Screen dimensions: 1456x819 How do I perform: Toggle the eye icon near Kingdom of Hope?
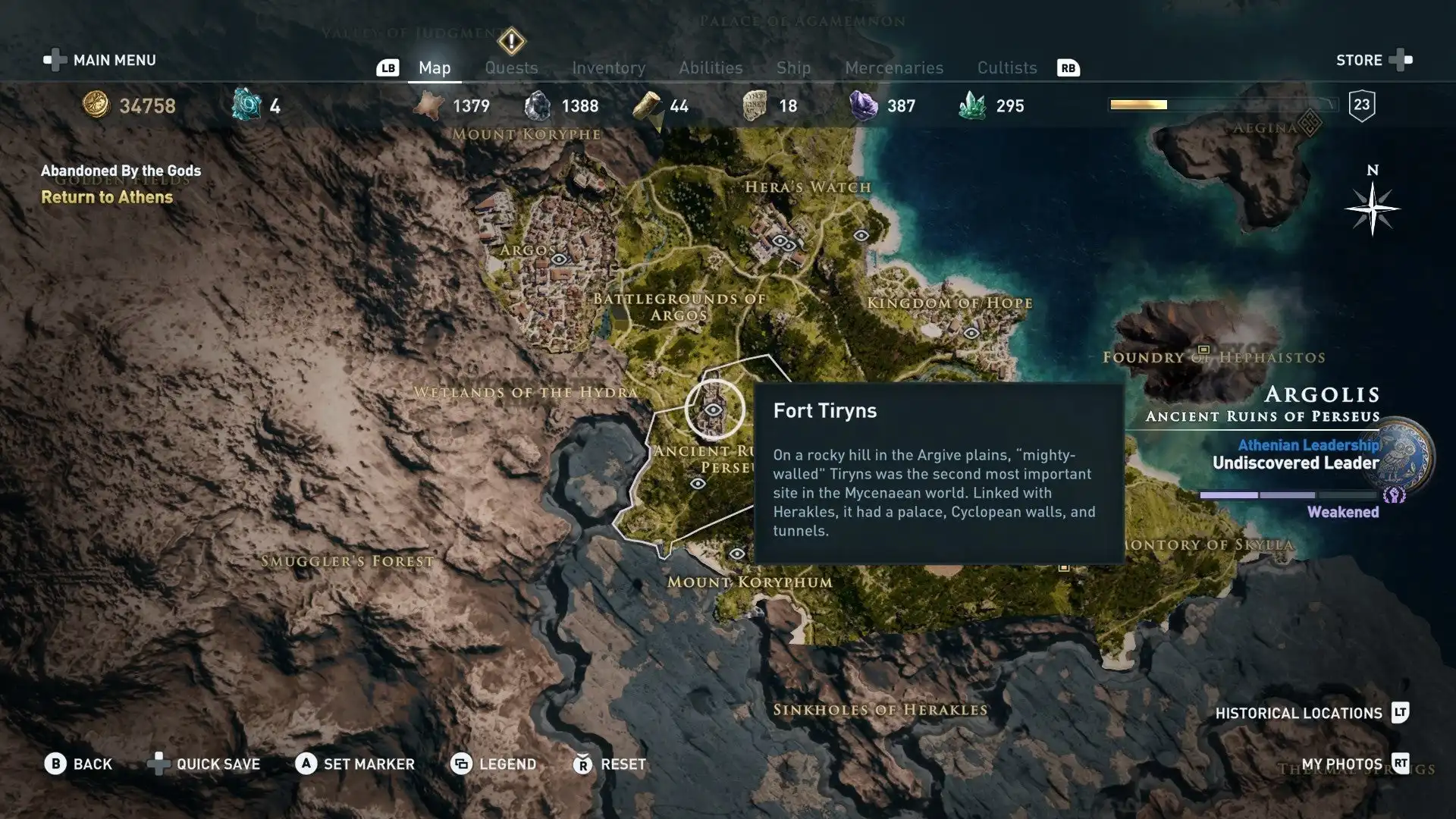point(973,331)
